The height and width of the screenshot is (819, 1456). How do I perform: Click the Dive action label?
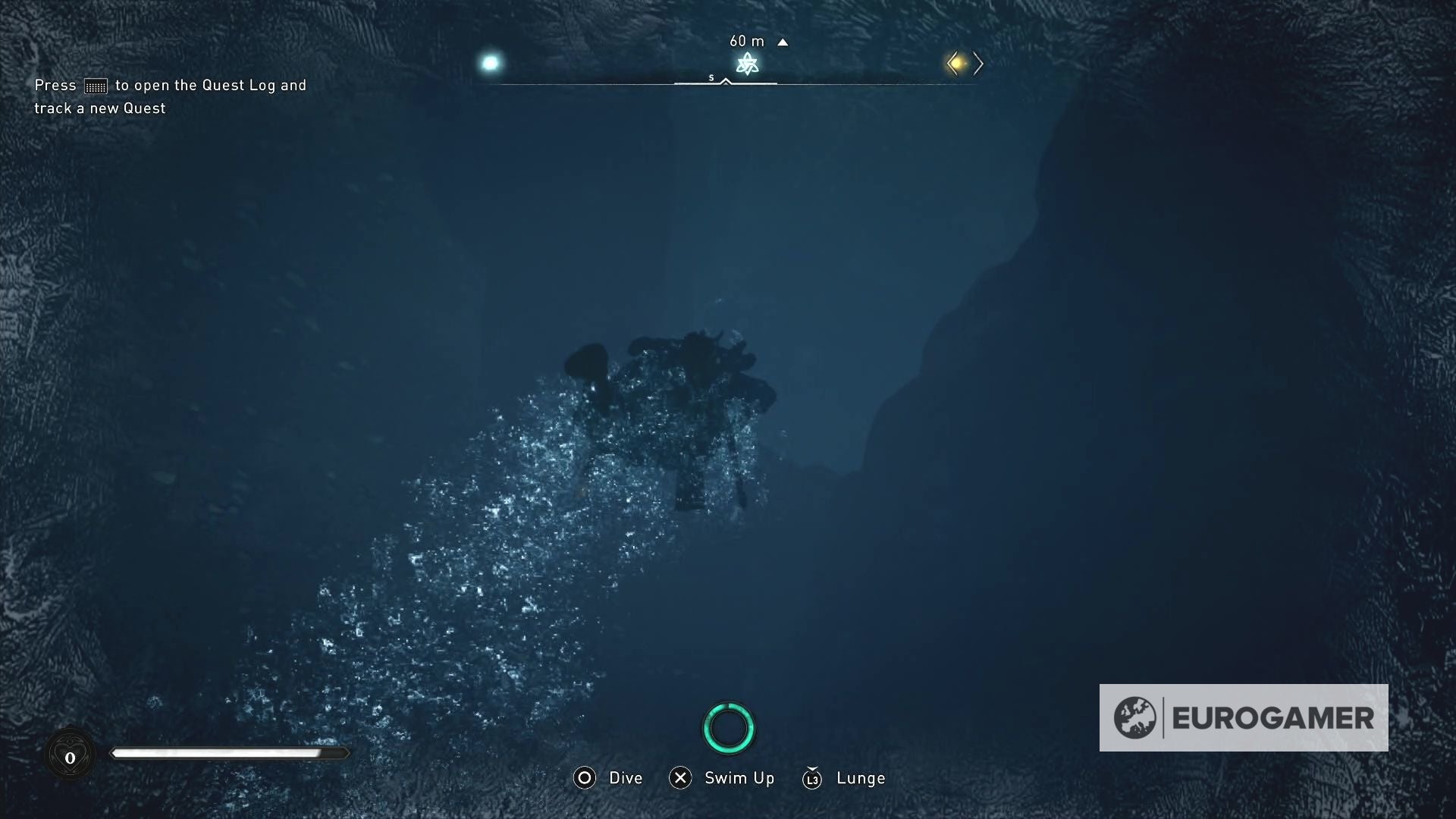pos(626,778)
